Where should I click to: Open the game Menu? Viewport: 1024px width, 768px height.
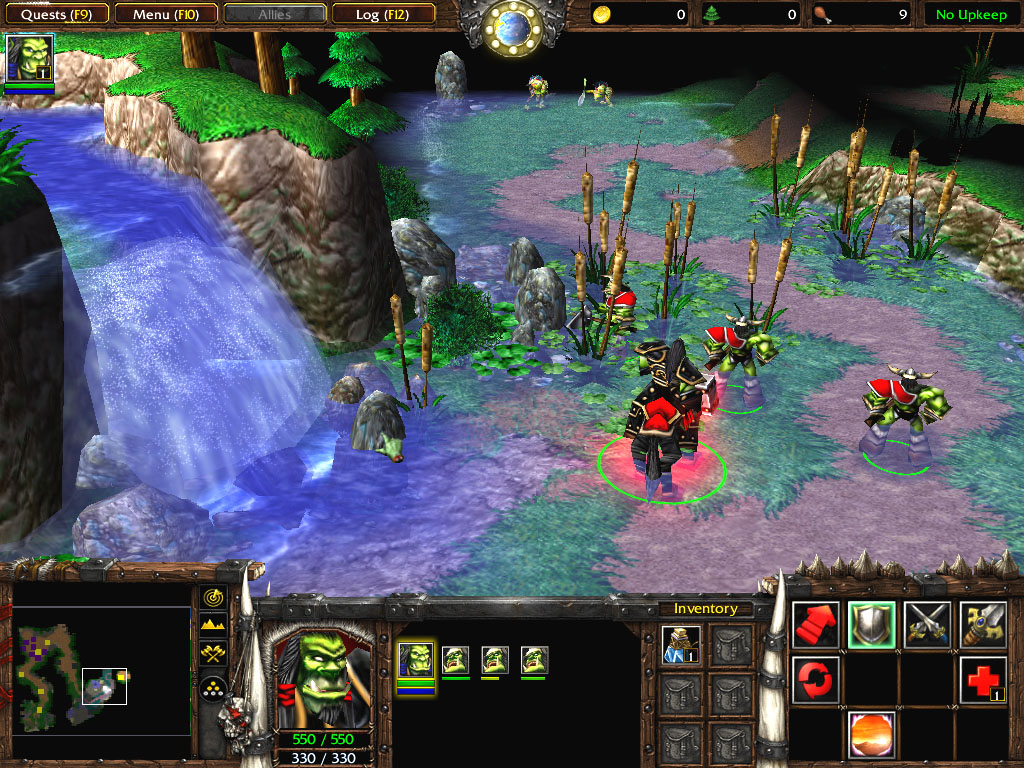click(164, 14)
